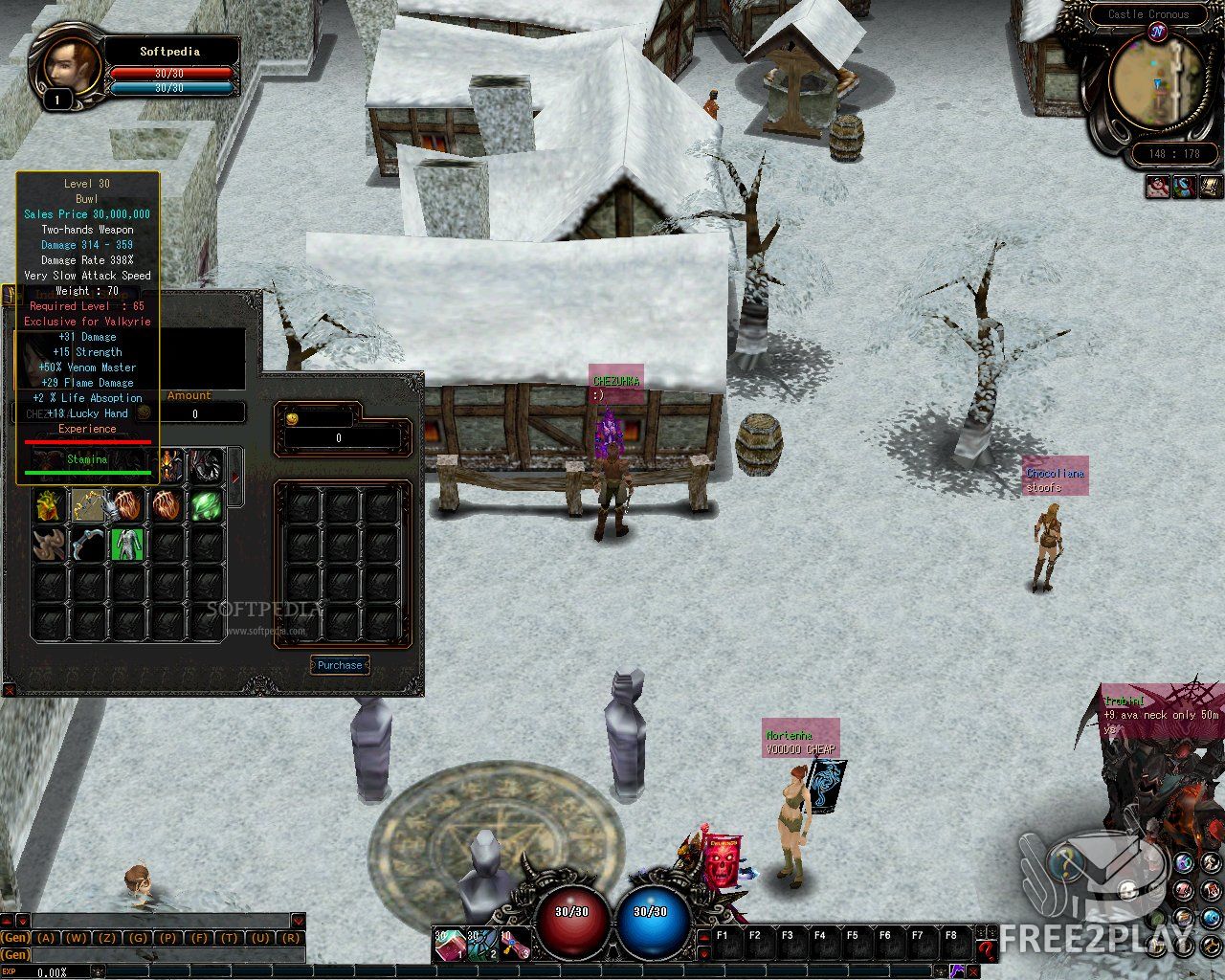Select the green robe armor item

(127, 544)
